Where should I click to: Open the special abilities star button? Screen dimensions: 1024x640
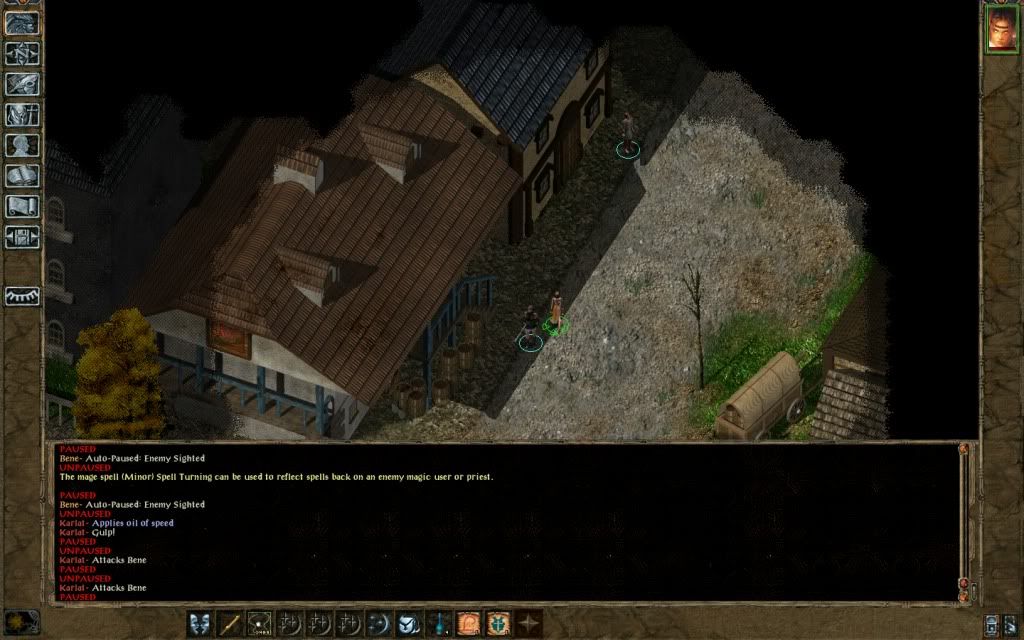click(528, 622)
